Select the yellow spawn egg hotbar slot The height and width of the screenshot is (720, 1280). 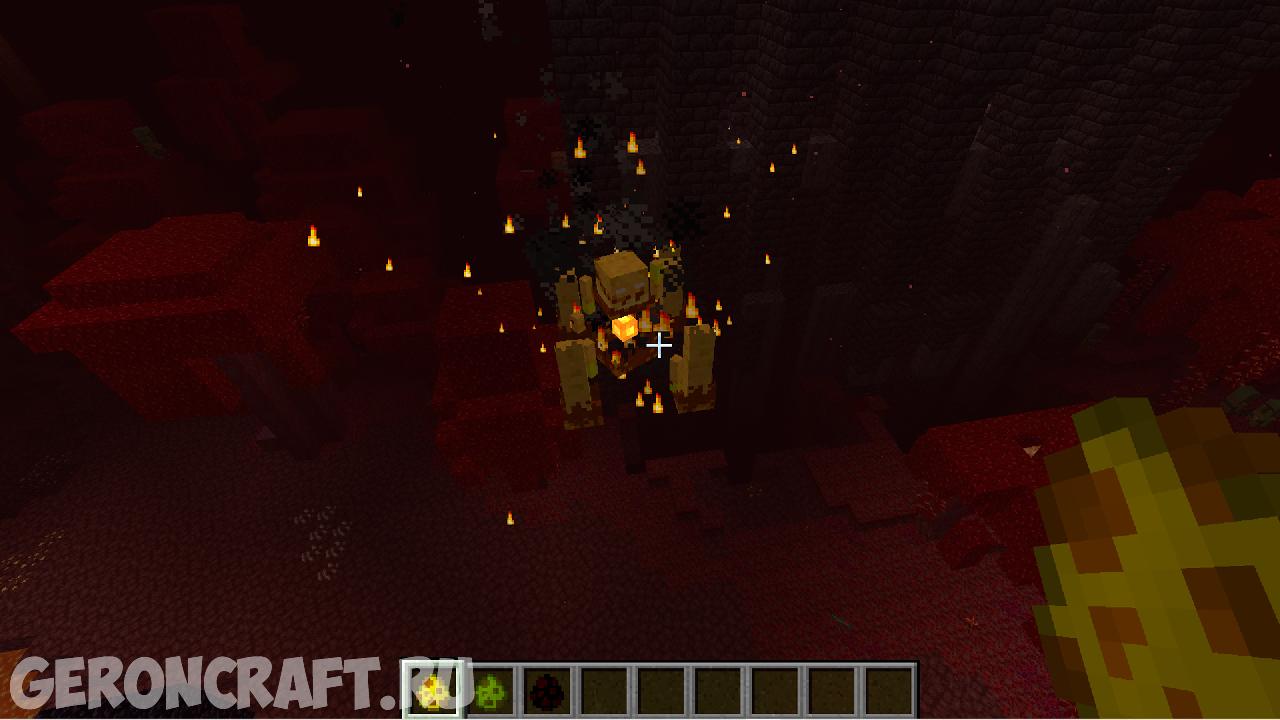click(433, 690)
